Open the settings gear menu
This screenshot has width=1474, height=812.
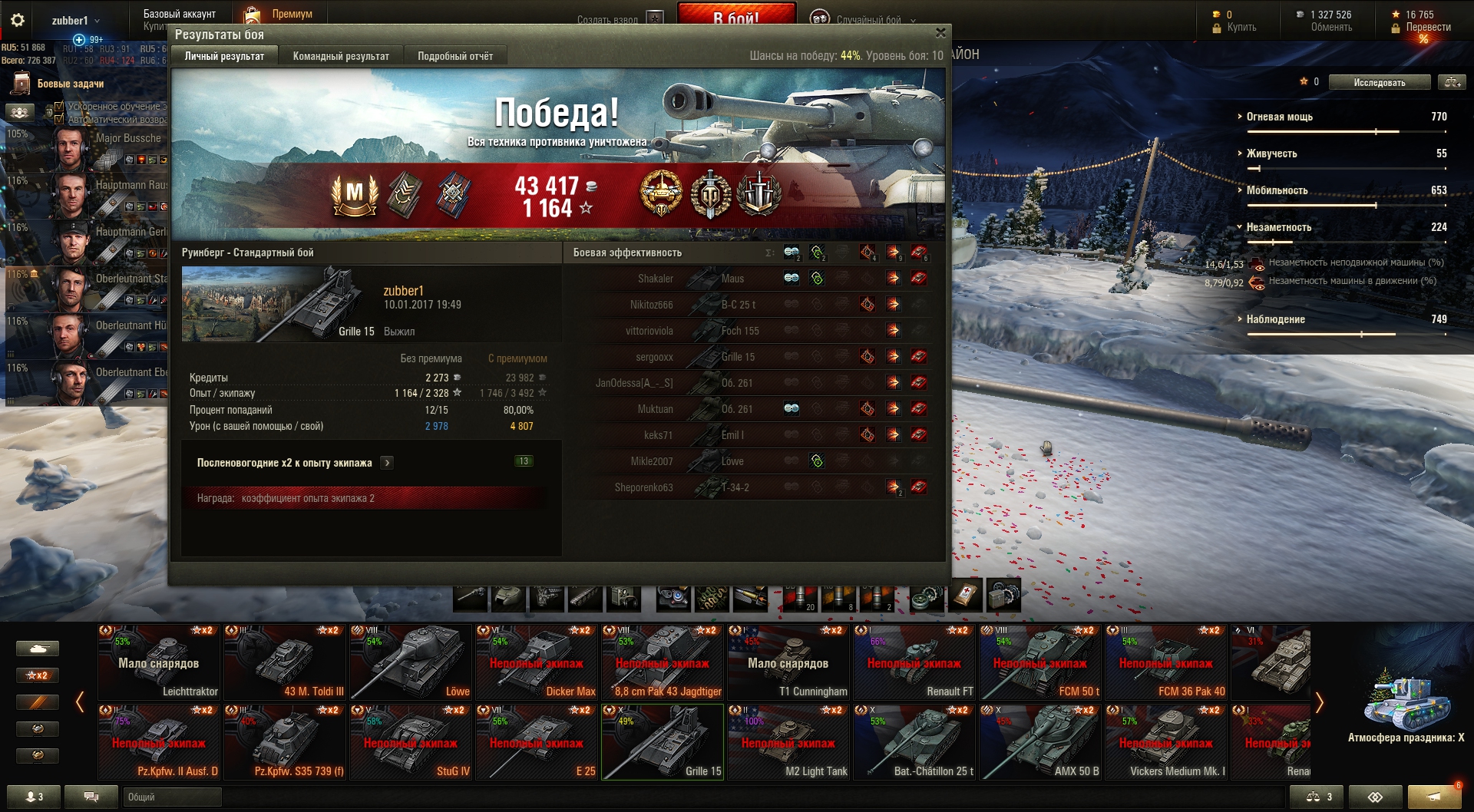pyautogui.click(x=18, y=20)
